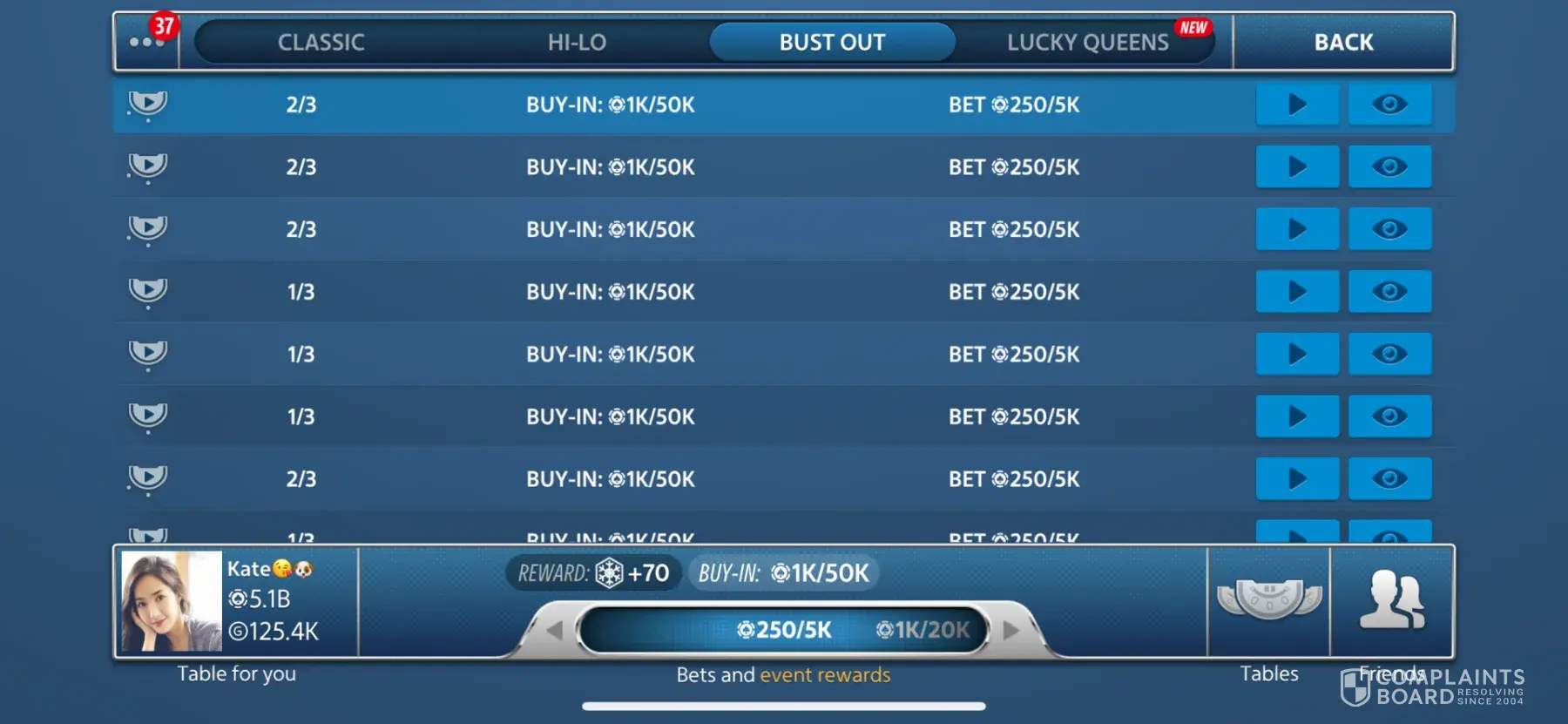The height and width of the screenshot is (724, 1568).
Task: Select the Hi-Lo game mode tab
Action: pos(577,42)
